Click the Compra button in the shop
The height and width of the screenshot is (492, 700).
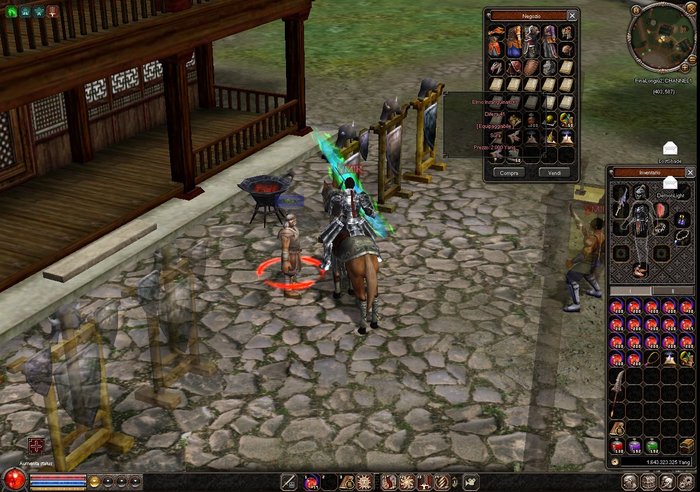508,172
